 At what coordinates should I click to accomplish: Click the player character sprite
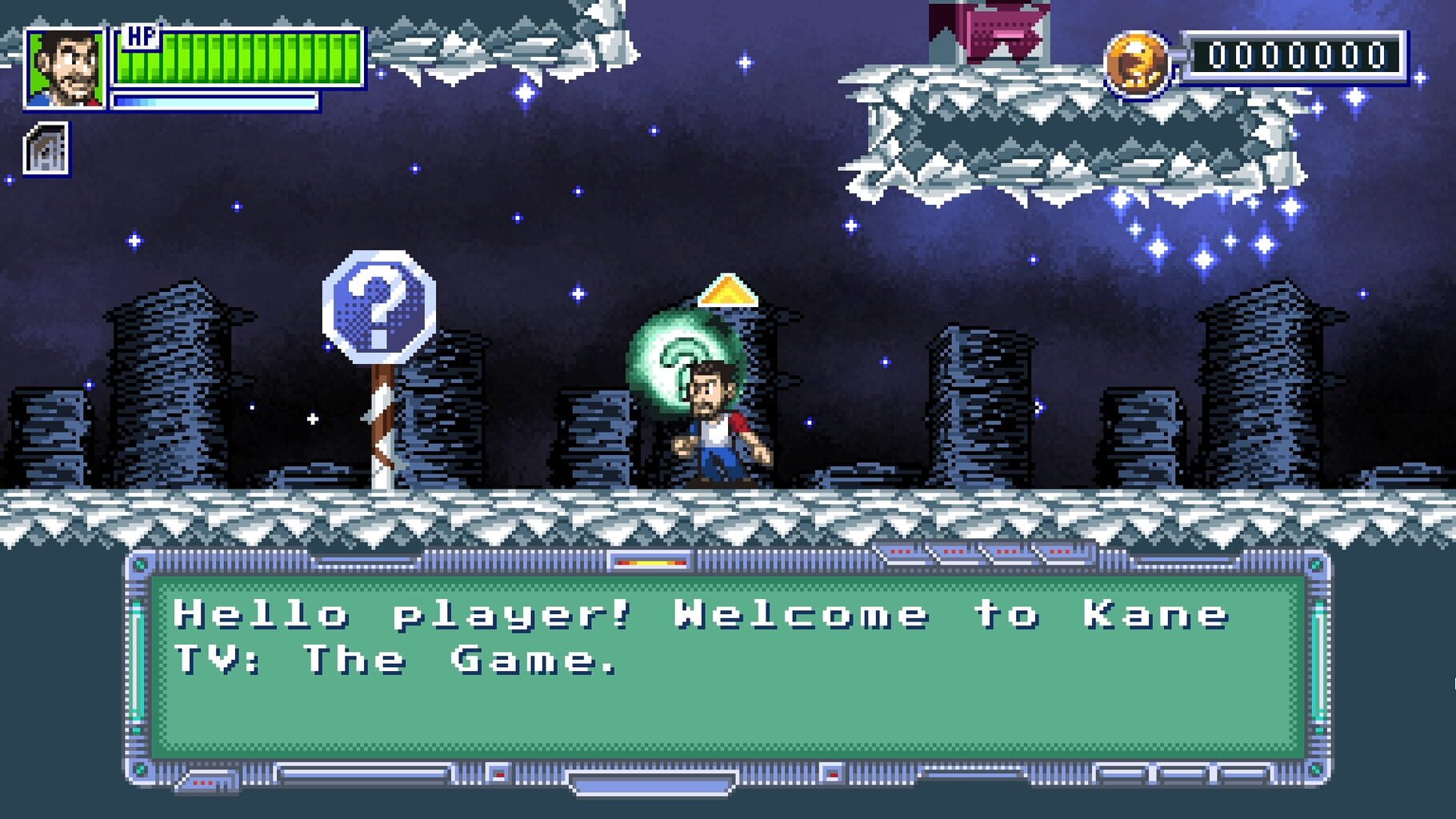[x=716, y=424]
